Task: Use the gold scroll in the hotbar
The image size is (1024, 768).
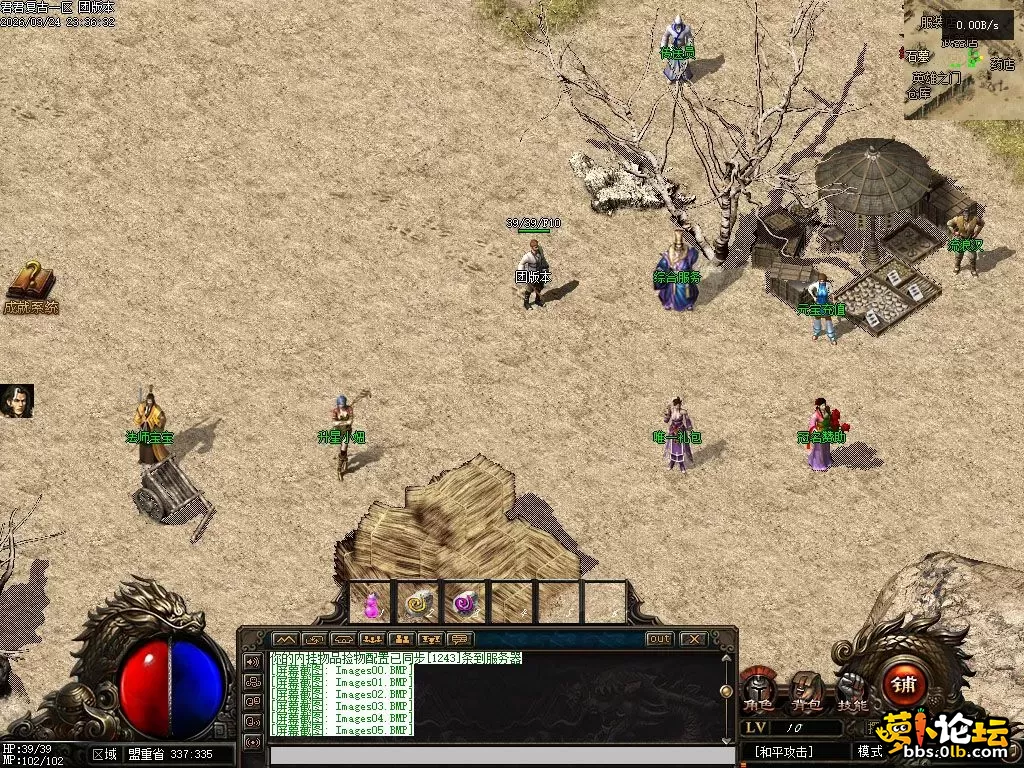Action: pyautogui.click(x=418, y=603)
